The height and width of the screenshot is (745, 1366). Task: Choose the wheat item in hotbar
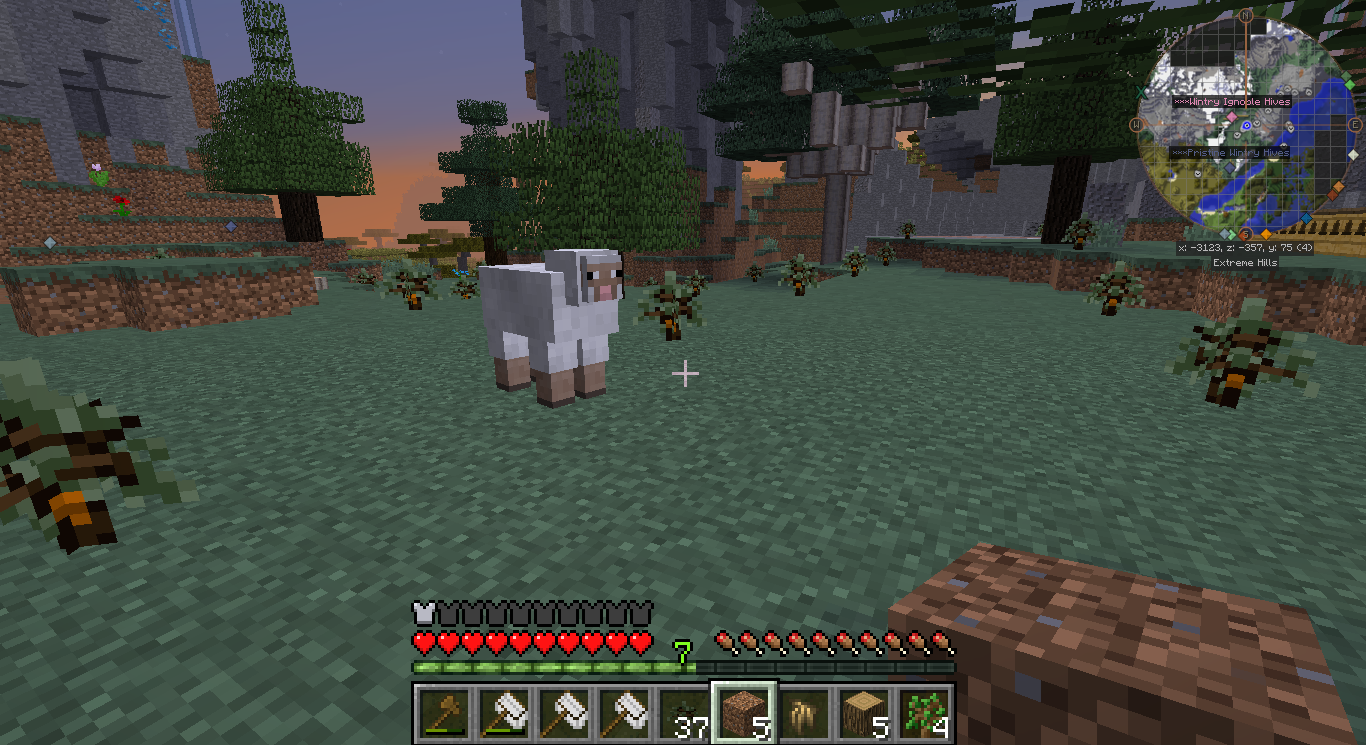pos(804,714)
